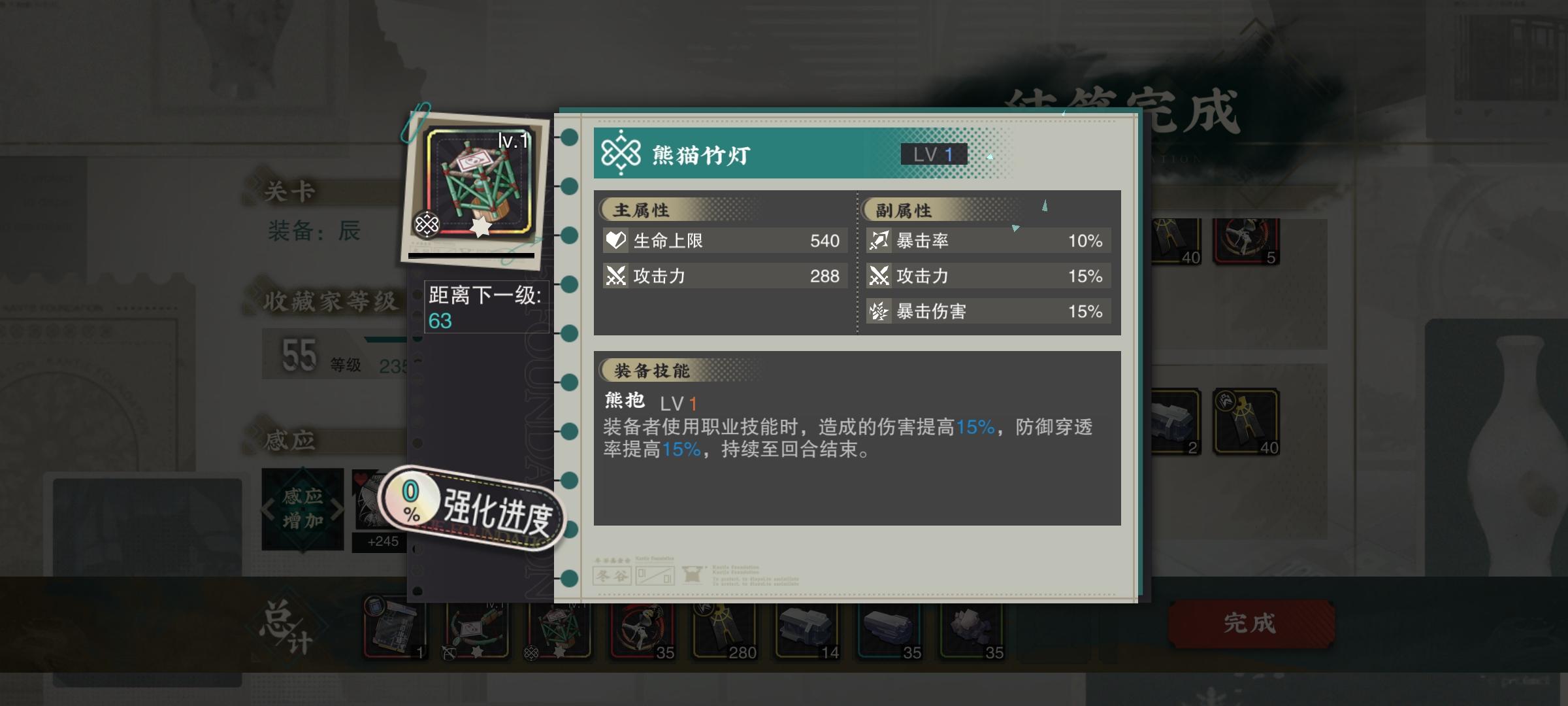
Task: Switch to the 副属性 panel
Action: [902, 210]
